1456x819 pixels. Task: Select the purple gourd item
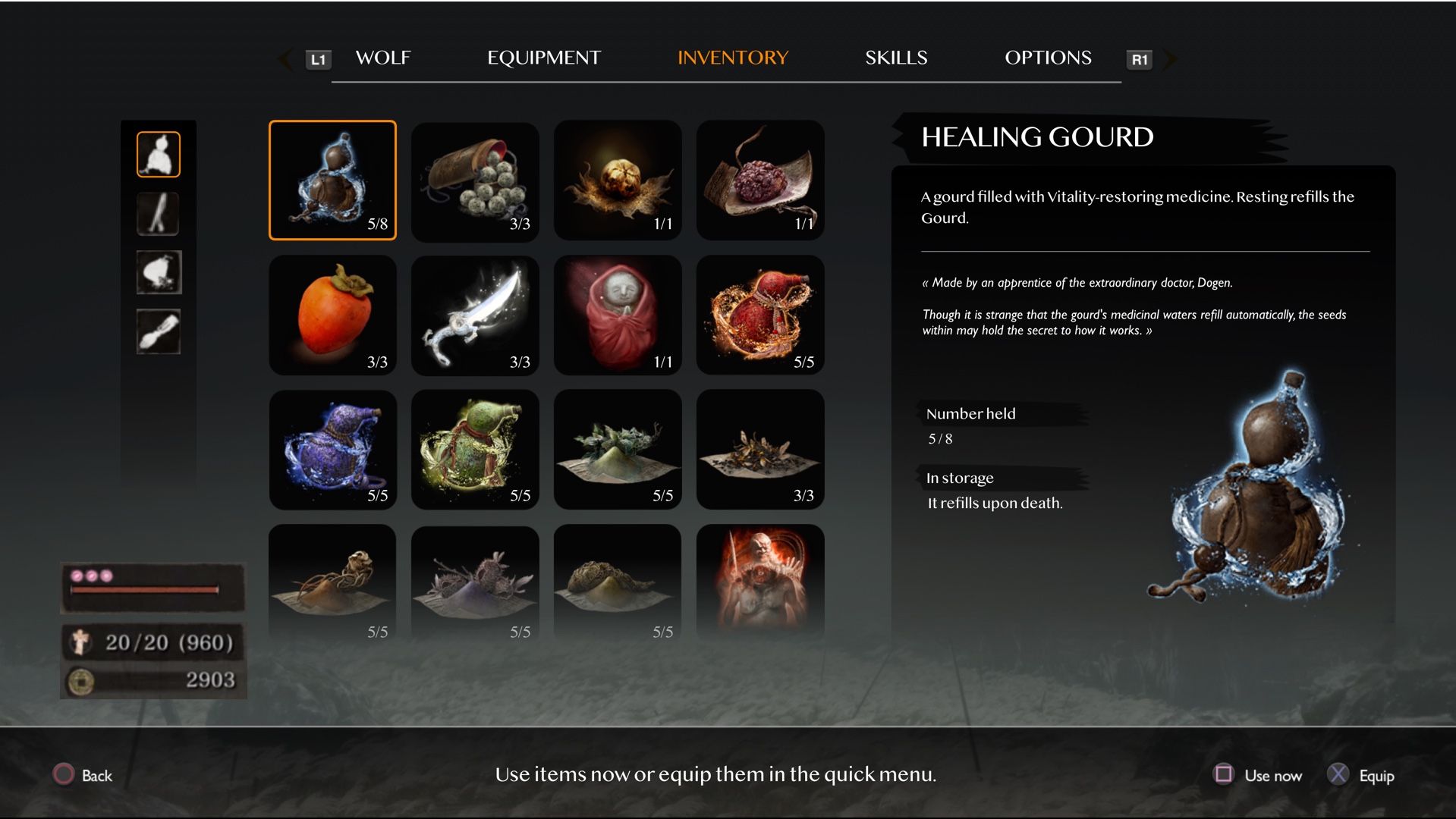pos(332,449)
